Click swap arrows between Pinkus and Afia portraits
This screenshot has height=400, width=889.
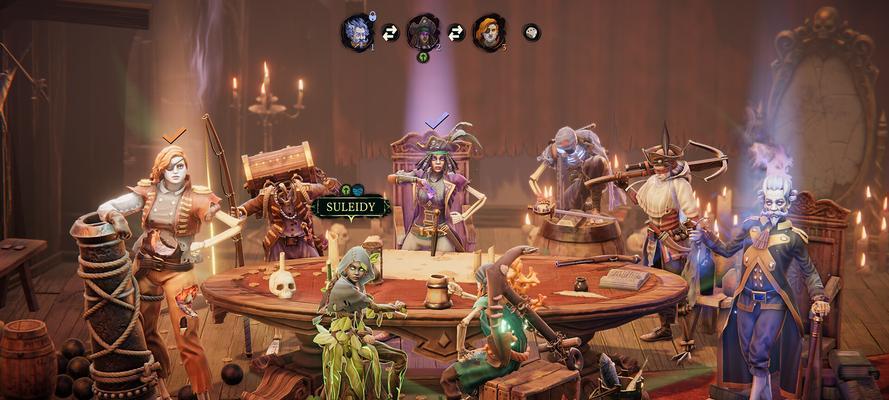point(390,33)
